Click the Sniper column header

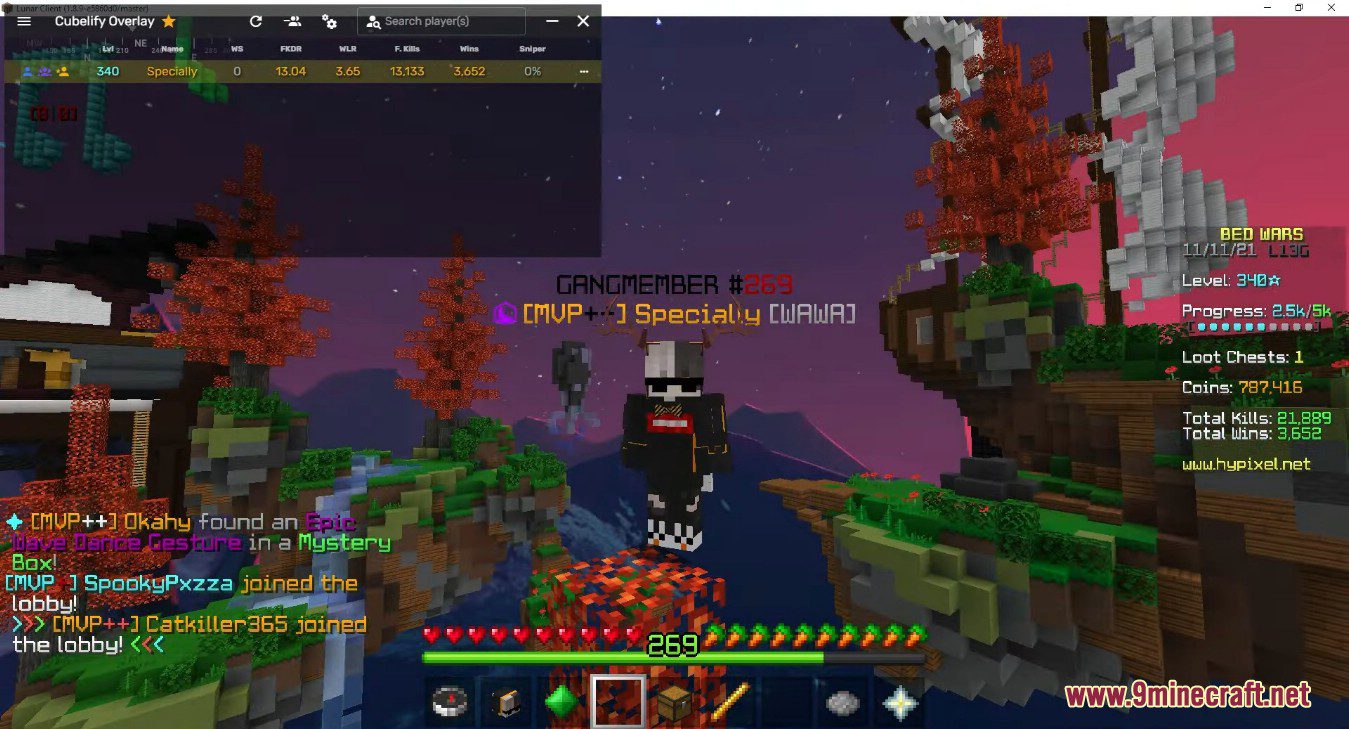[x=531, y=48]
